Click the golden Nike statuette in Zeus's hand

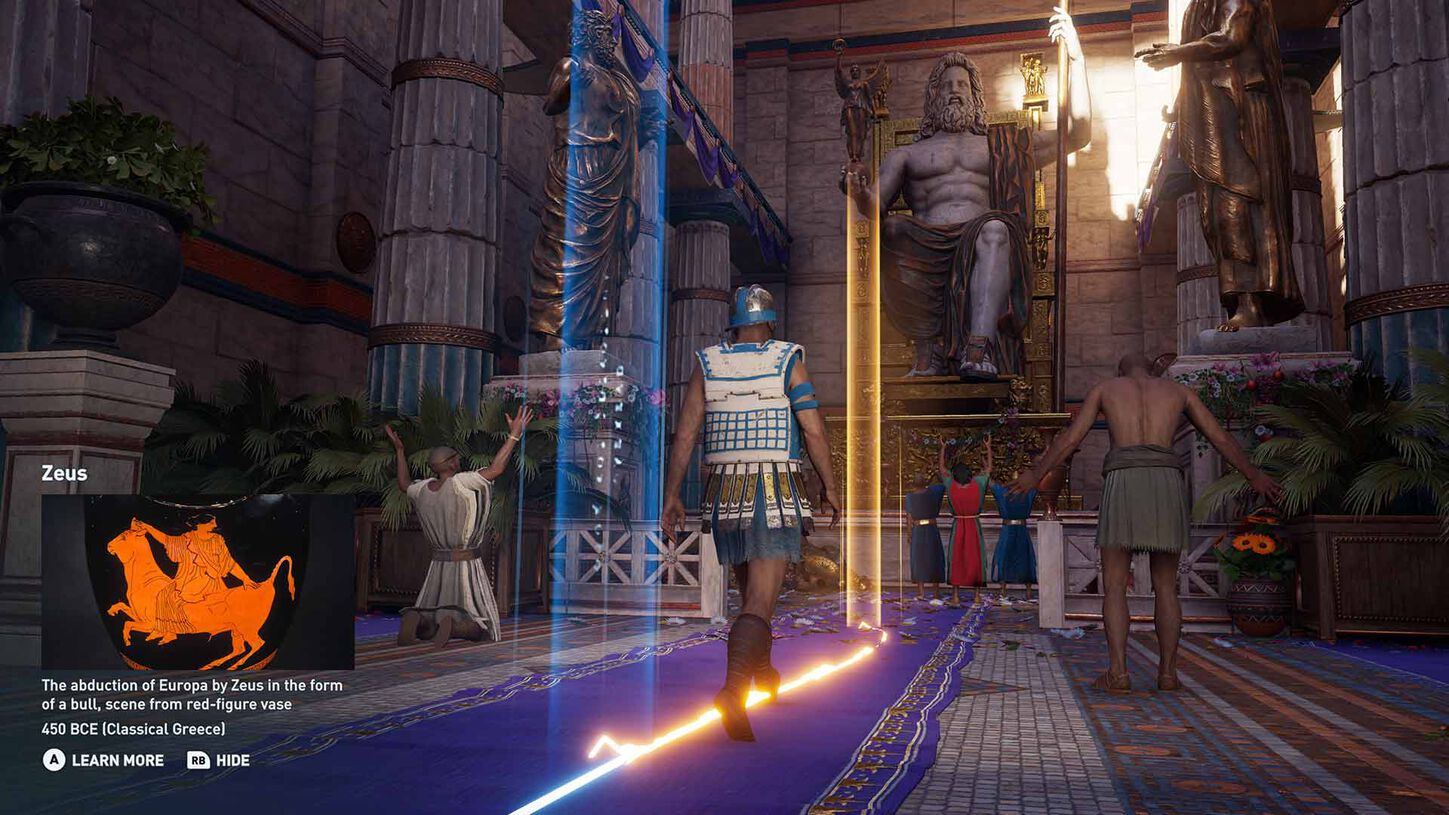(855, 105)
